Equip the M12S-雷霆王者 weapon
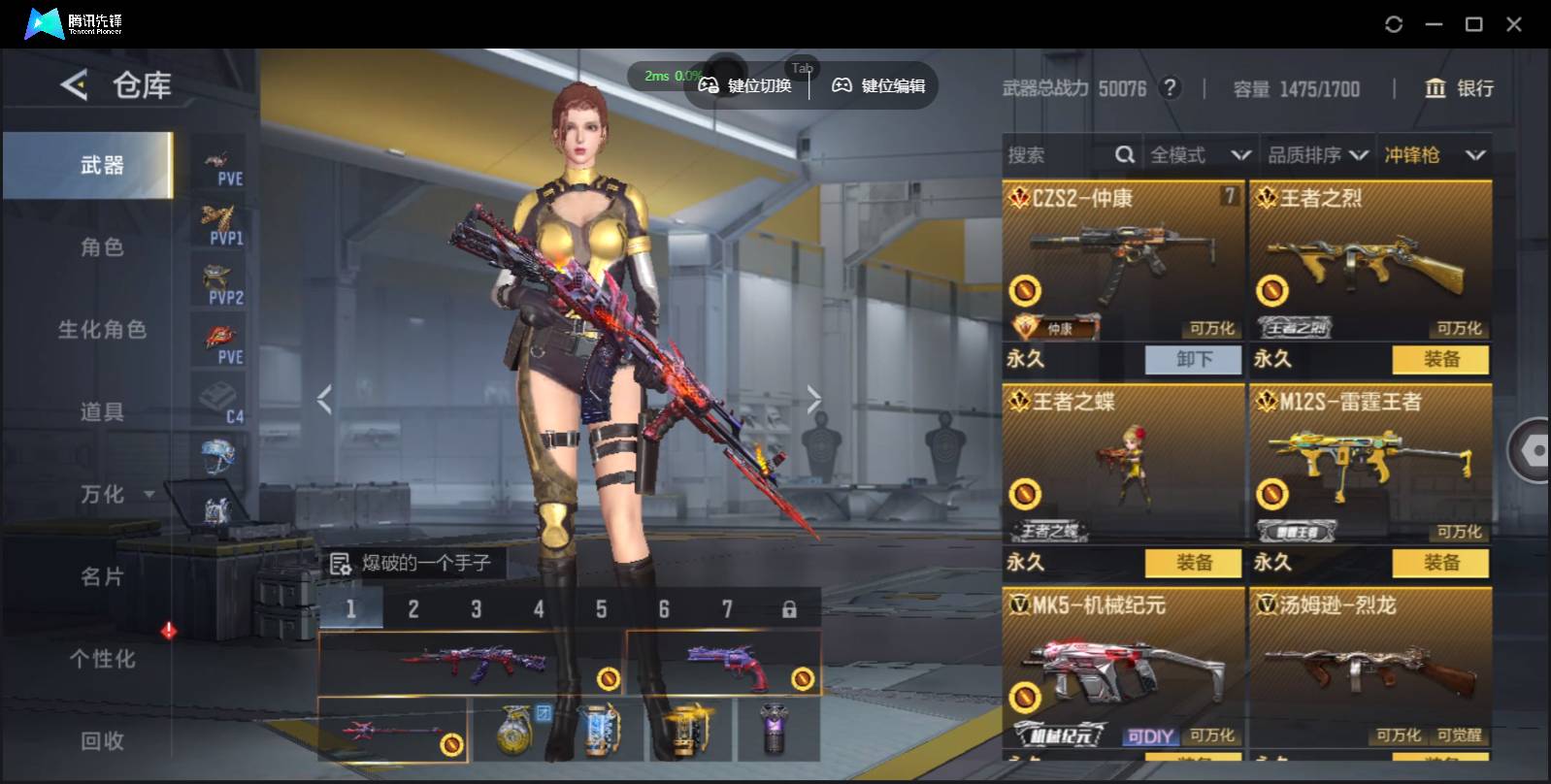This screenshot has height=784, width=1551. 1440,563
